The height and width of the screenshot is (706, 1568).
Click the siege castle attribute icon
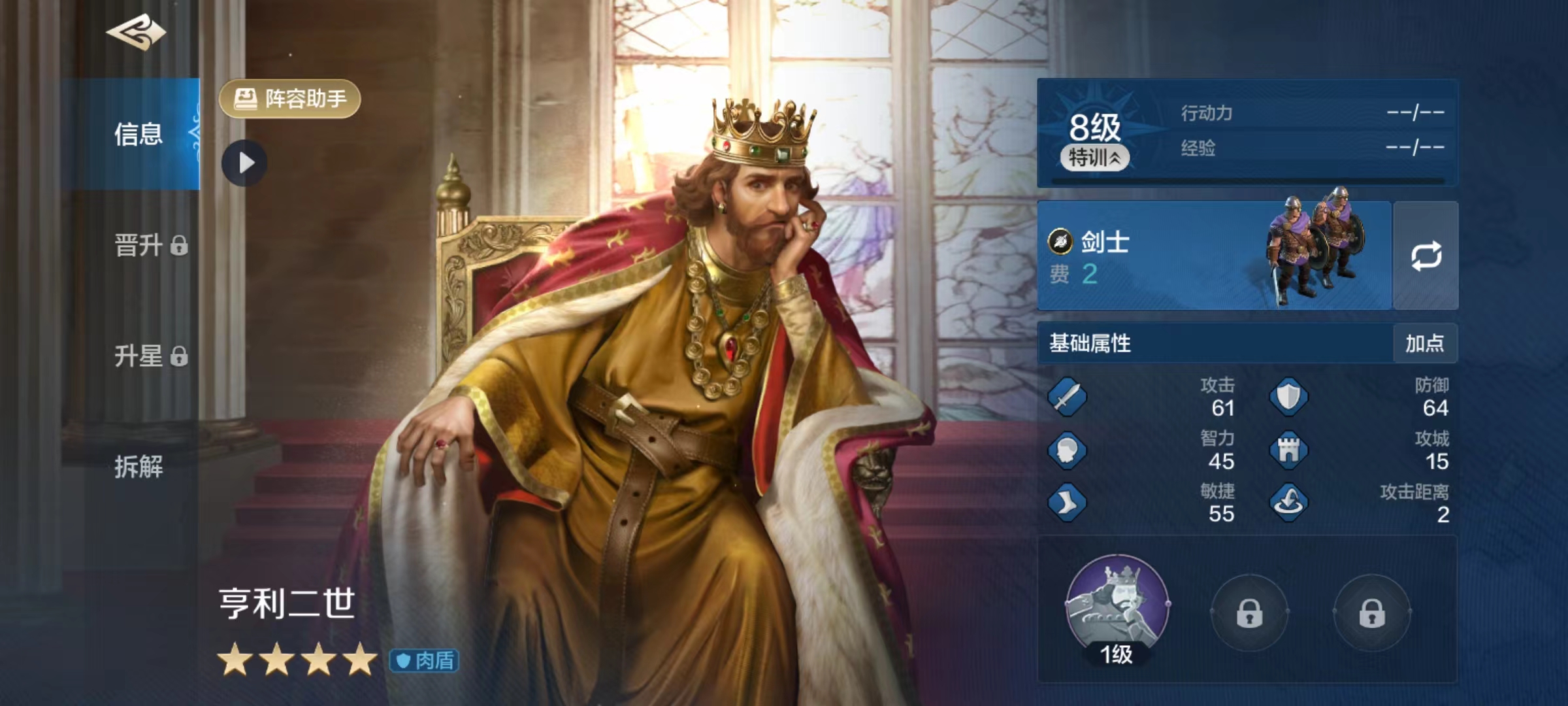(1290, 452)
